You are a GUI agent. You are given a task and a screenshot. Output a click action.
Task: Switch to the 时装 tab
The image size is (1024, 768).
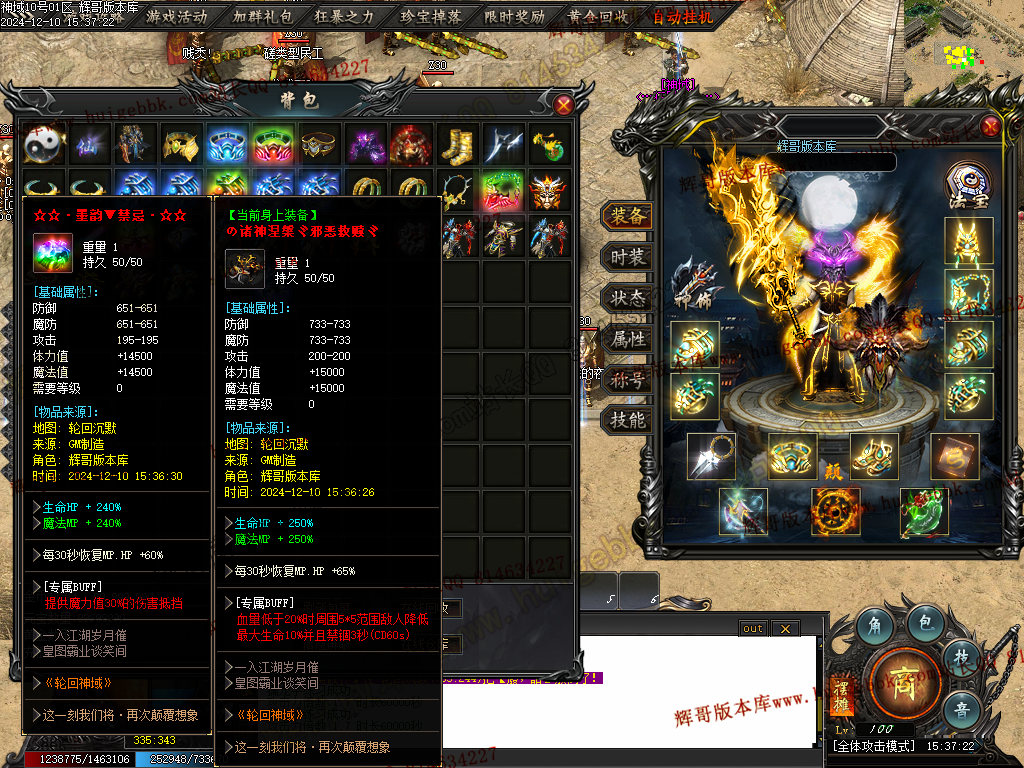[627, 257]
